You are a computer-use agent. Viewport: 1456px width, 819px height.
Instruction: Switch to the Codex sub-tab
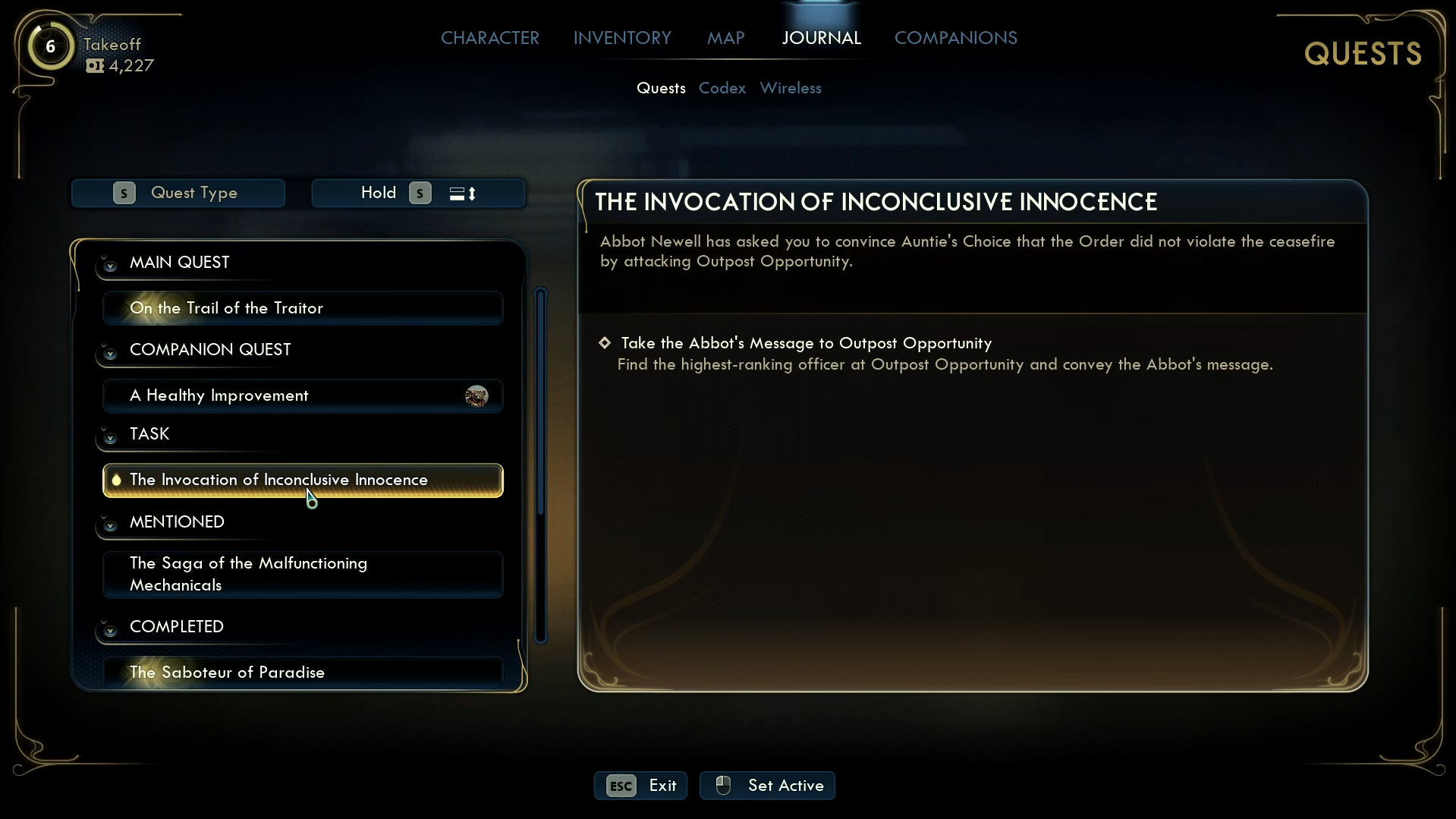pos(722,88)
